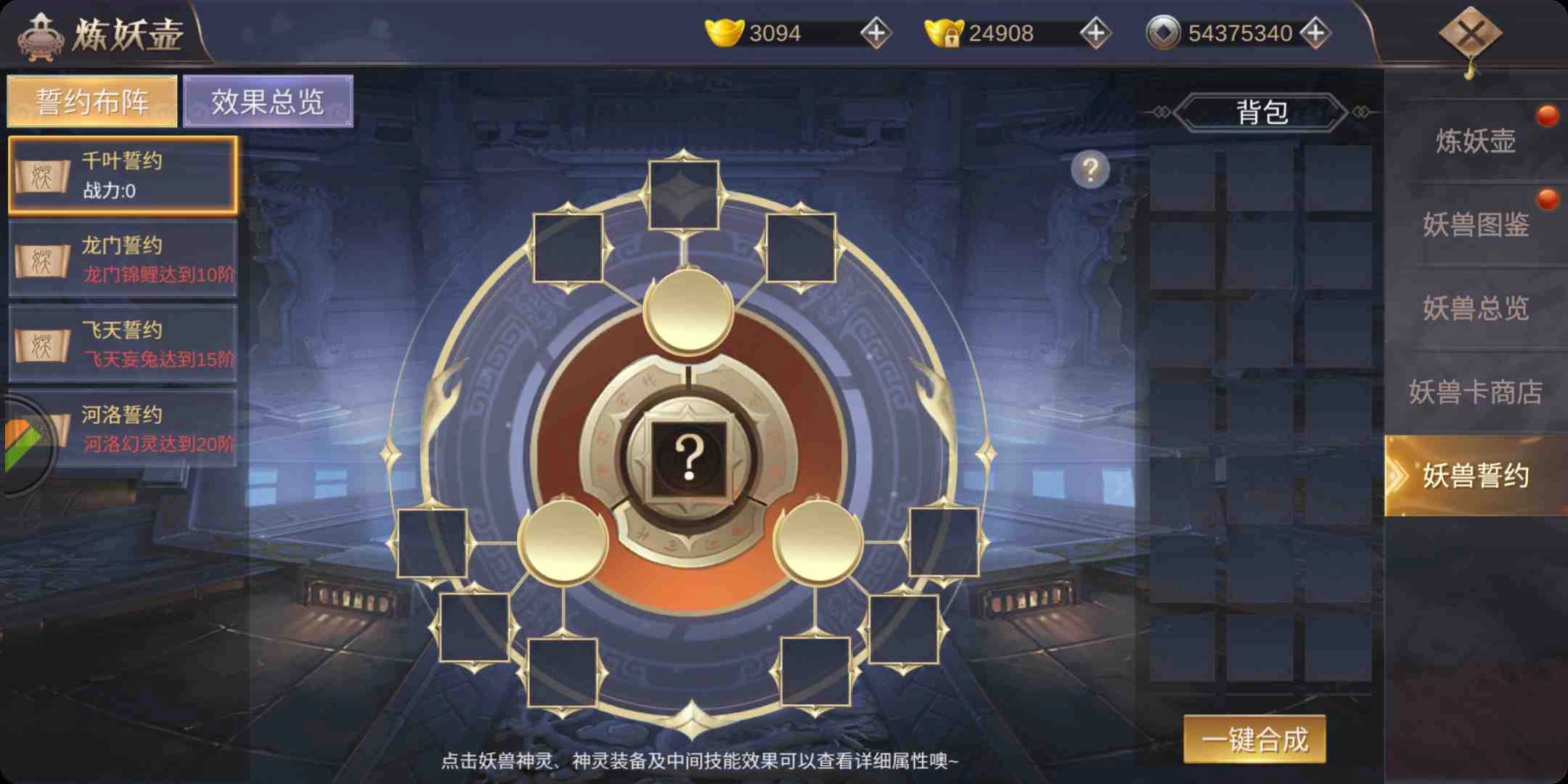Screen dimensions: 1568x784
Task: Click the gold ingot currency icon
Action: click(x=726, y=31)
